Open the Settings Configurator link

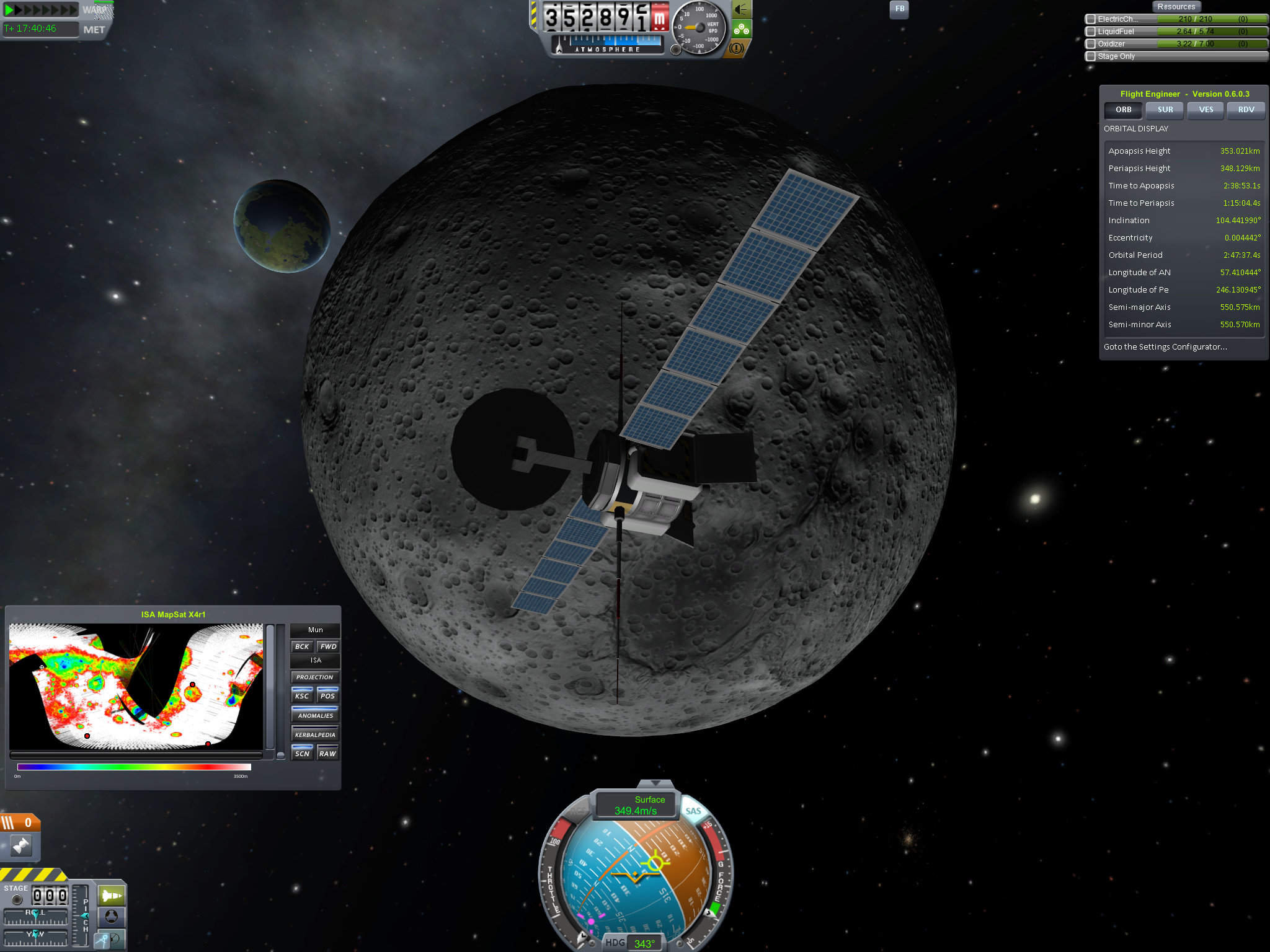(1165, 347)
